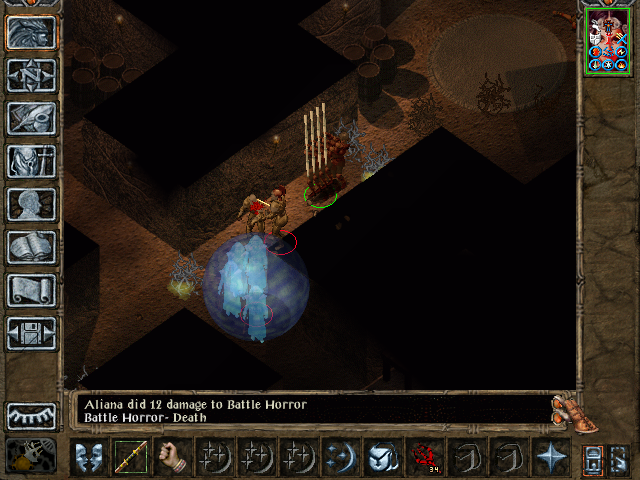Image resolution: width=640 pixels, height=480 pixels.
Task: Rest the party with the closed eye button
Action: pyautogui.click(x=31, y=416)
